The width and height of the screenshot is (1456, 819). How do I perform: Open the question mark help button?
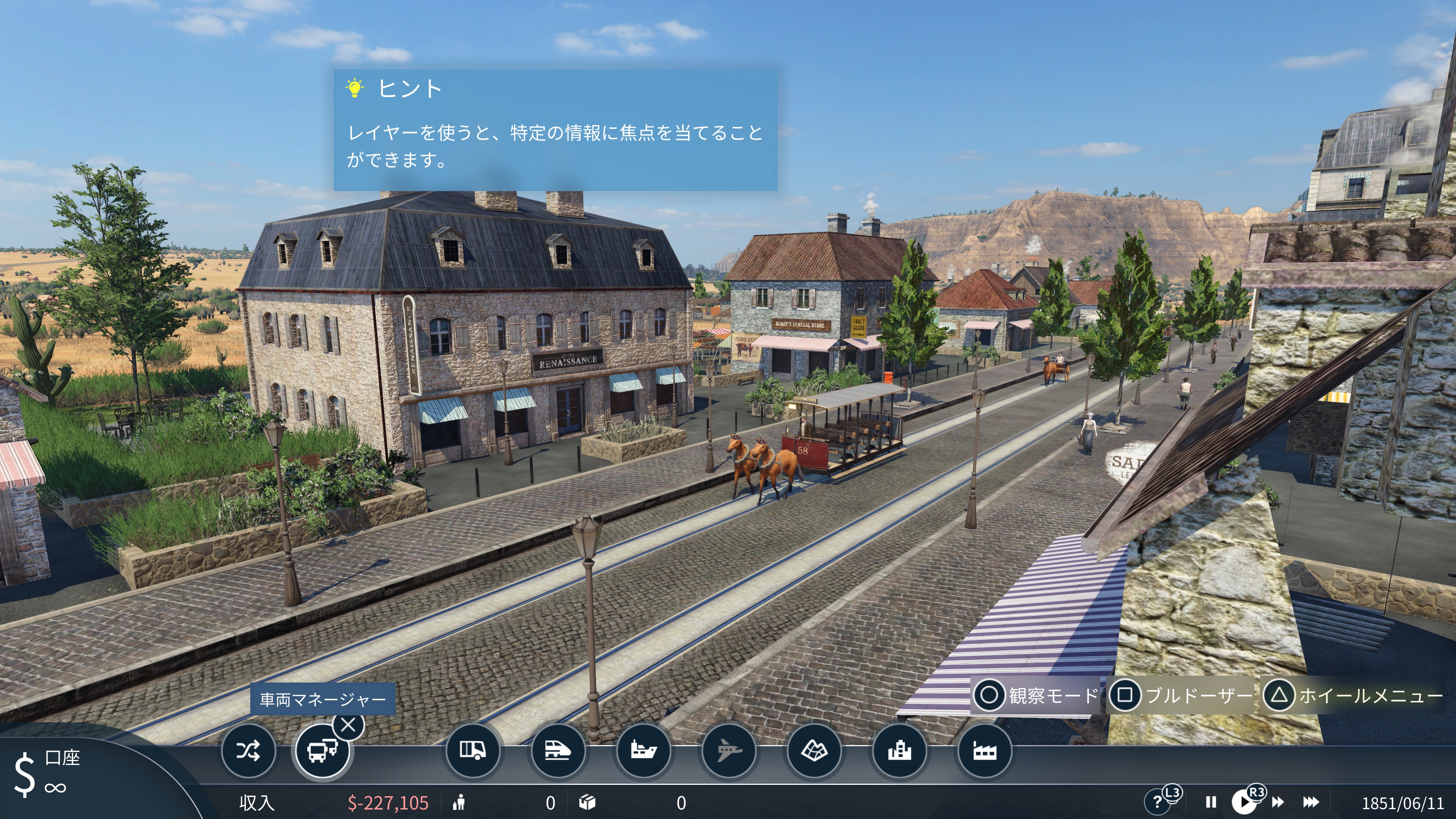(1156, 802)
